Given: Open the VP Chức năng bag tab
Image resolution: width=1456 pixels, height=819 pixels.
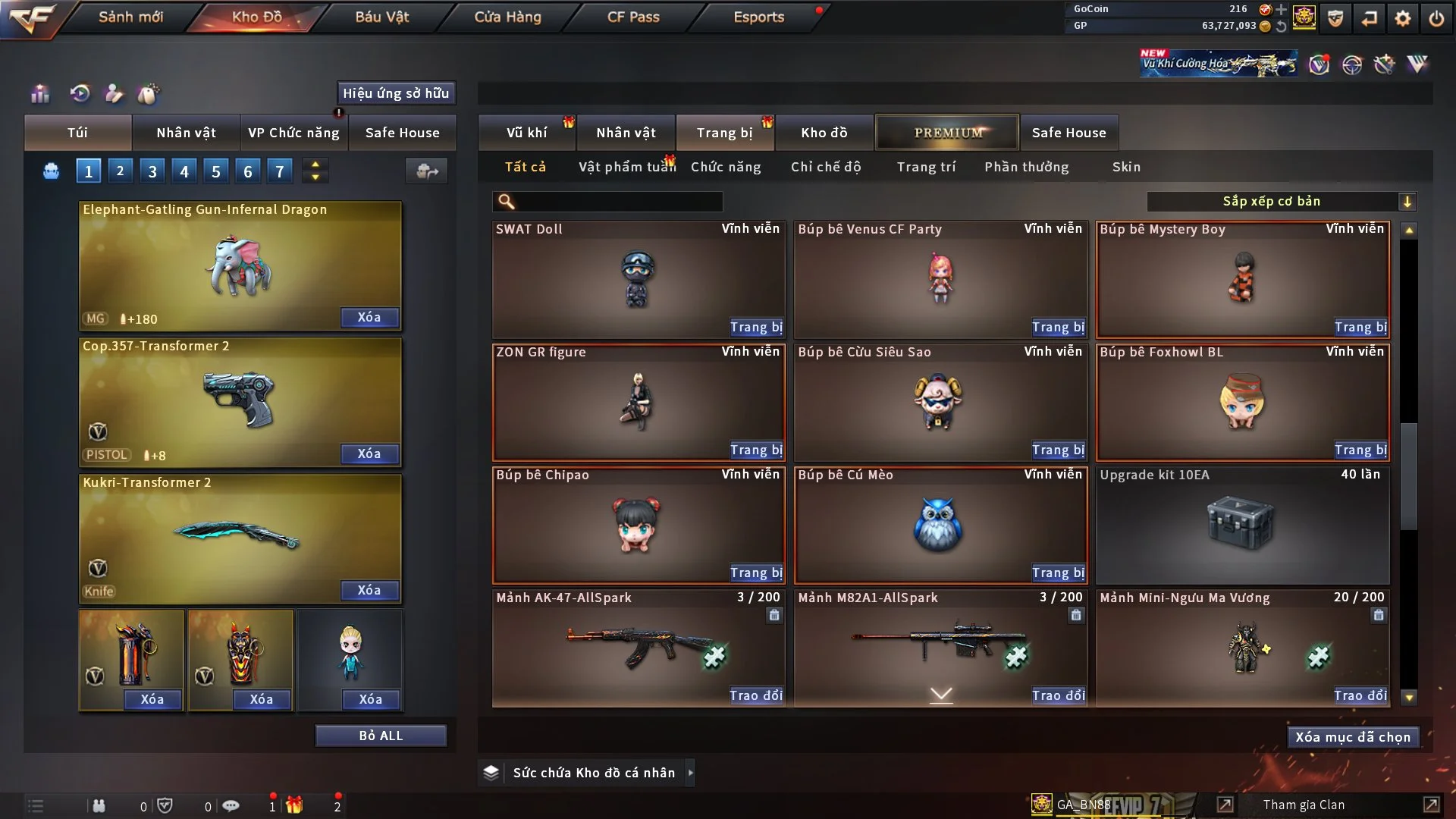Looking at the screenshot, I should coord(293,133).
